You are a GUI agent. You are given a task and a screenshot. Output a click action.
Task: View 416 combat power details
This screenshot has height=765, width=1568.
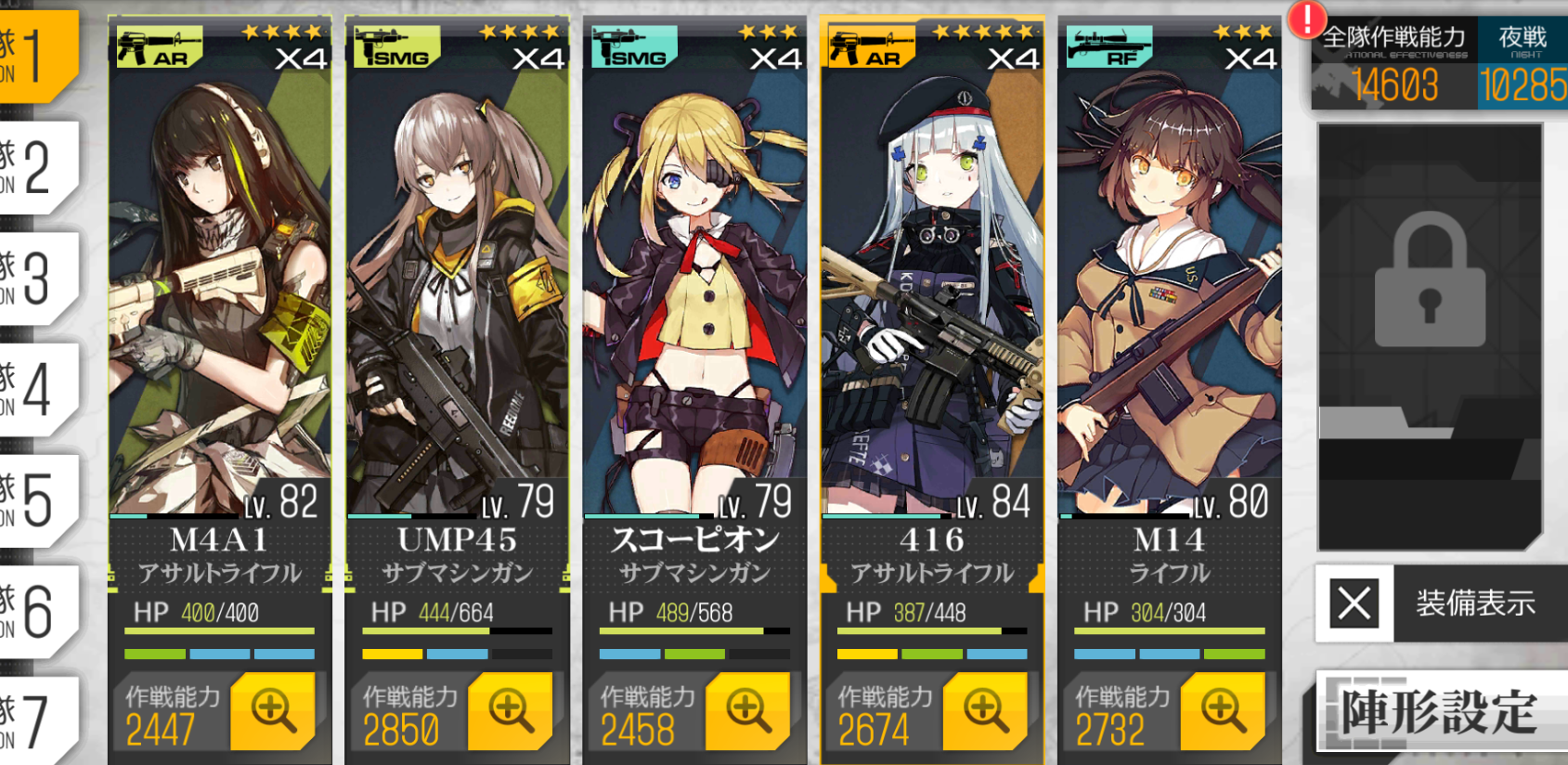pos(985,711)
